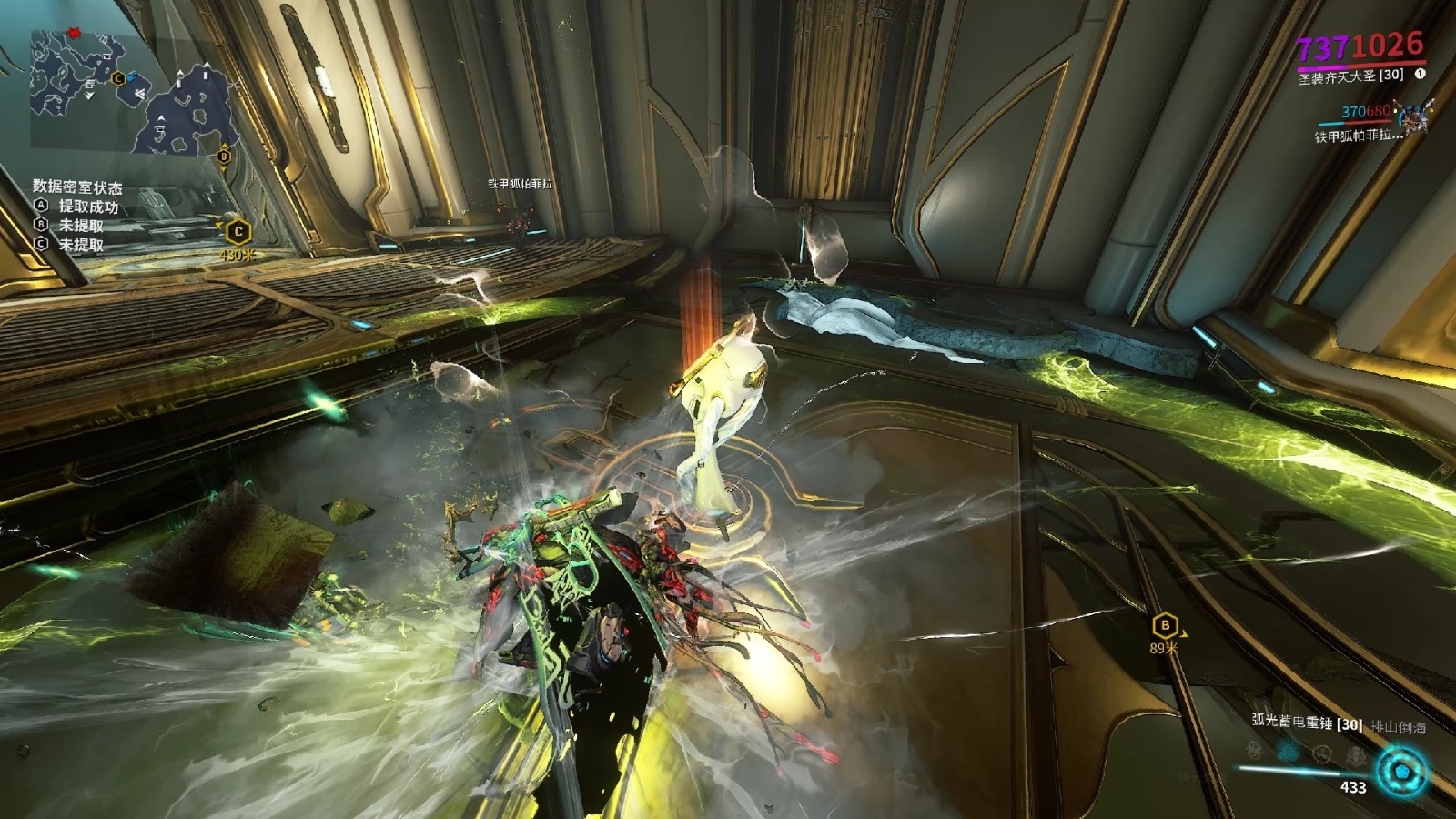Click the vault B waypoint at 89 meters
This screenshot has height=819, width=1456.
pyautogui.click(x=1165, y=627)
